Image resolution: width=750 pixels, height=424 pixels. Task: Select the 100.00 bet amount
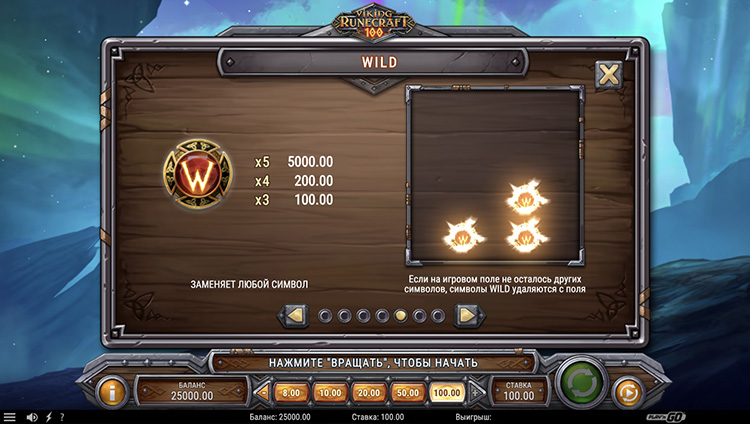click(x=446, y=393)
